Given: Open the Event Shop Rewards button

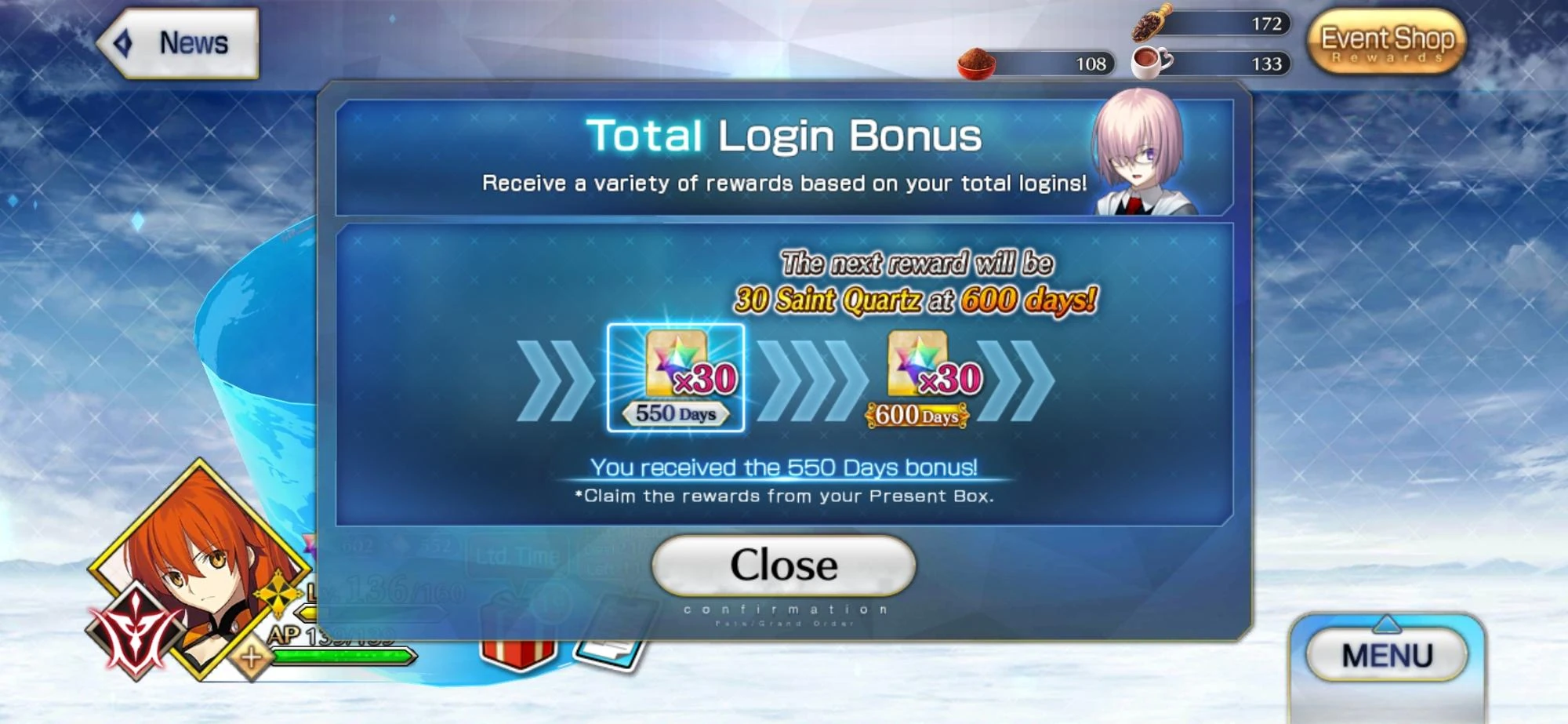Looking at the screenshot, I should click(1389, 43).
